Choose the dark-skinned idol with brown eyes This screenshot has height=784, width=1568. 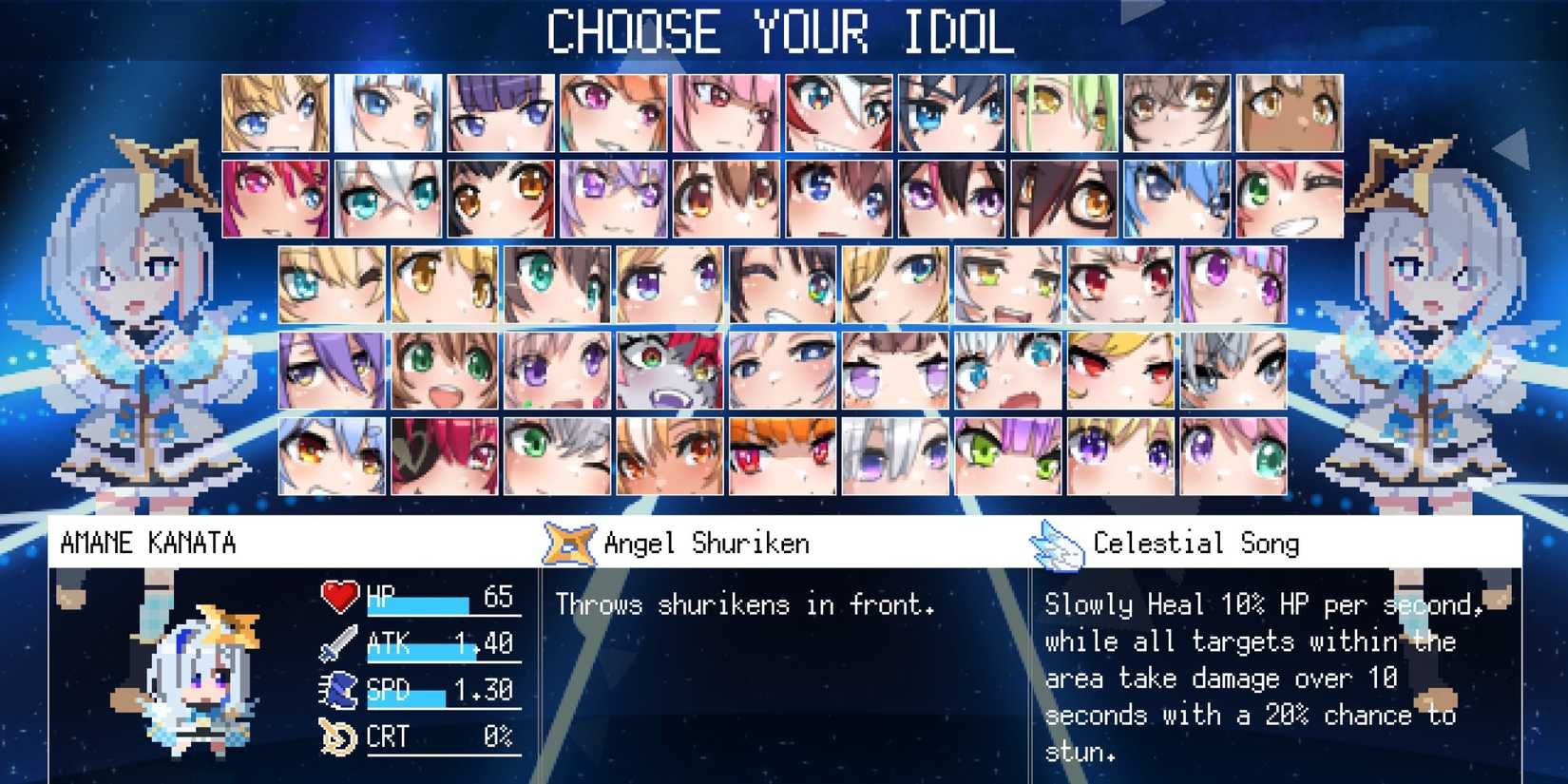pyautogui.click(x=1290, y=113)
